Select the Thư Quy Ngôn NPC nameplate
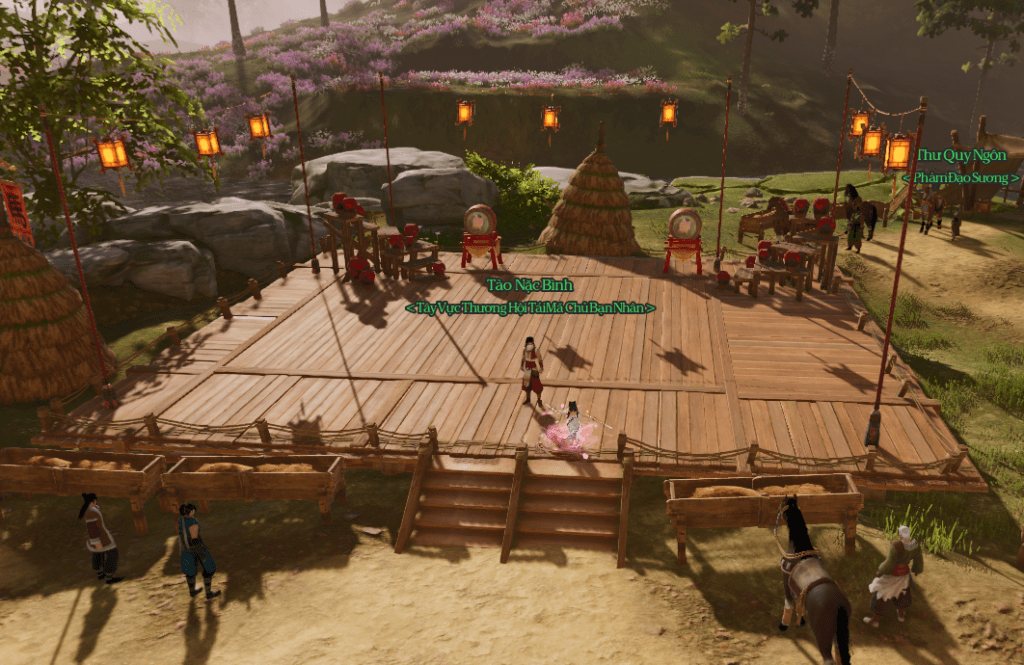Image resolution: width=1024 pixels, height=665 pixels. coord(961,155)
